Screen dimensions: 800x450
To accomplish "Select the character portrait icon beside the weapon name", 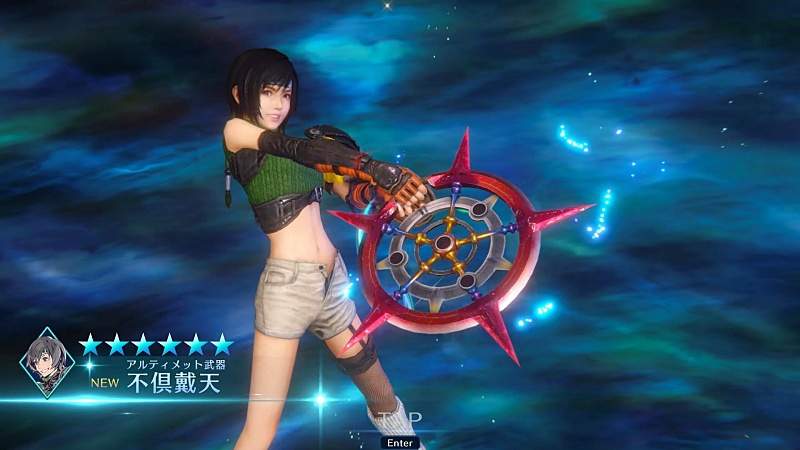I will pos(47,362).
